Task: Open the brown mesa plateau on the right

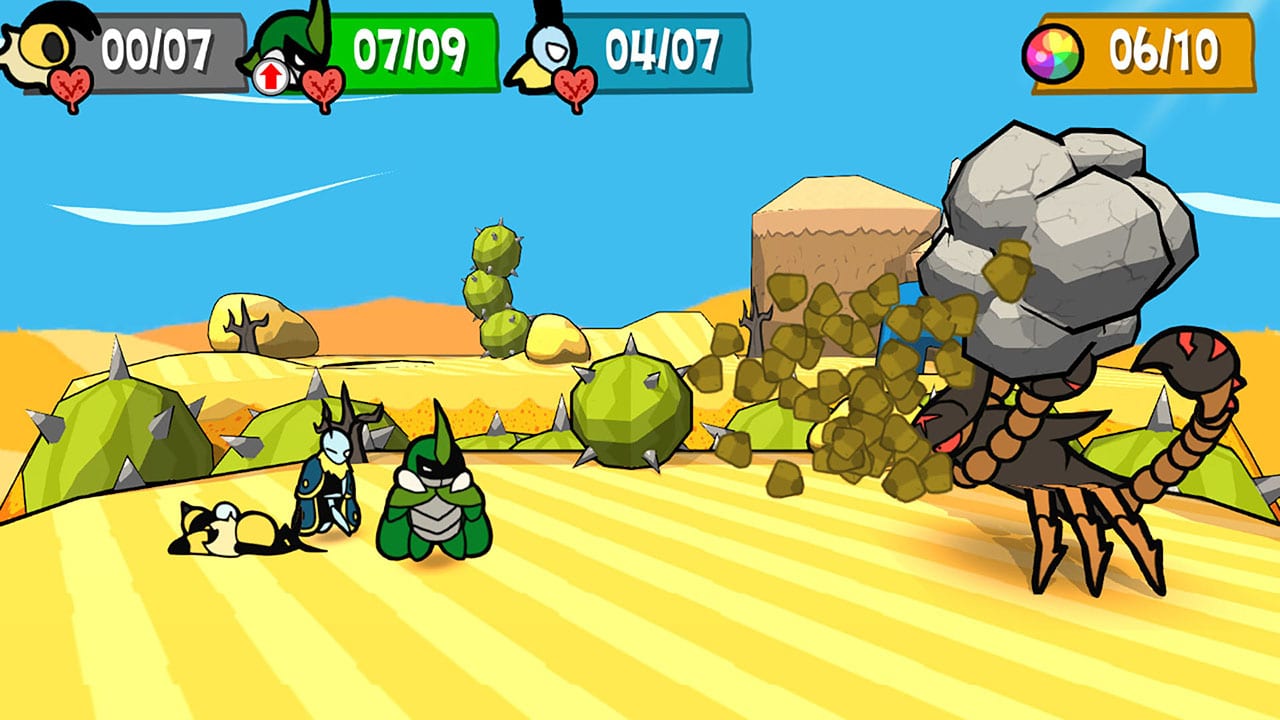Action: [845, 240]
